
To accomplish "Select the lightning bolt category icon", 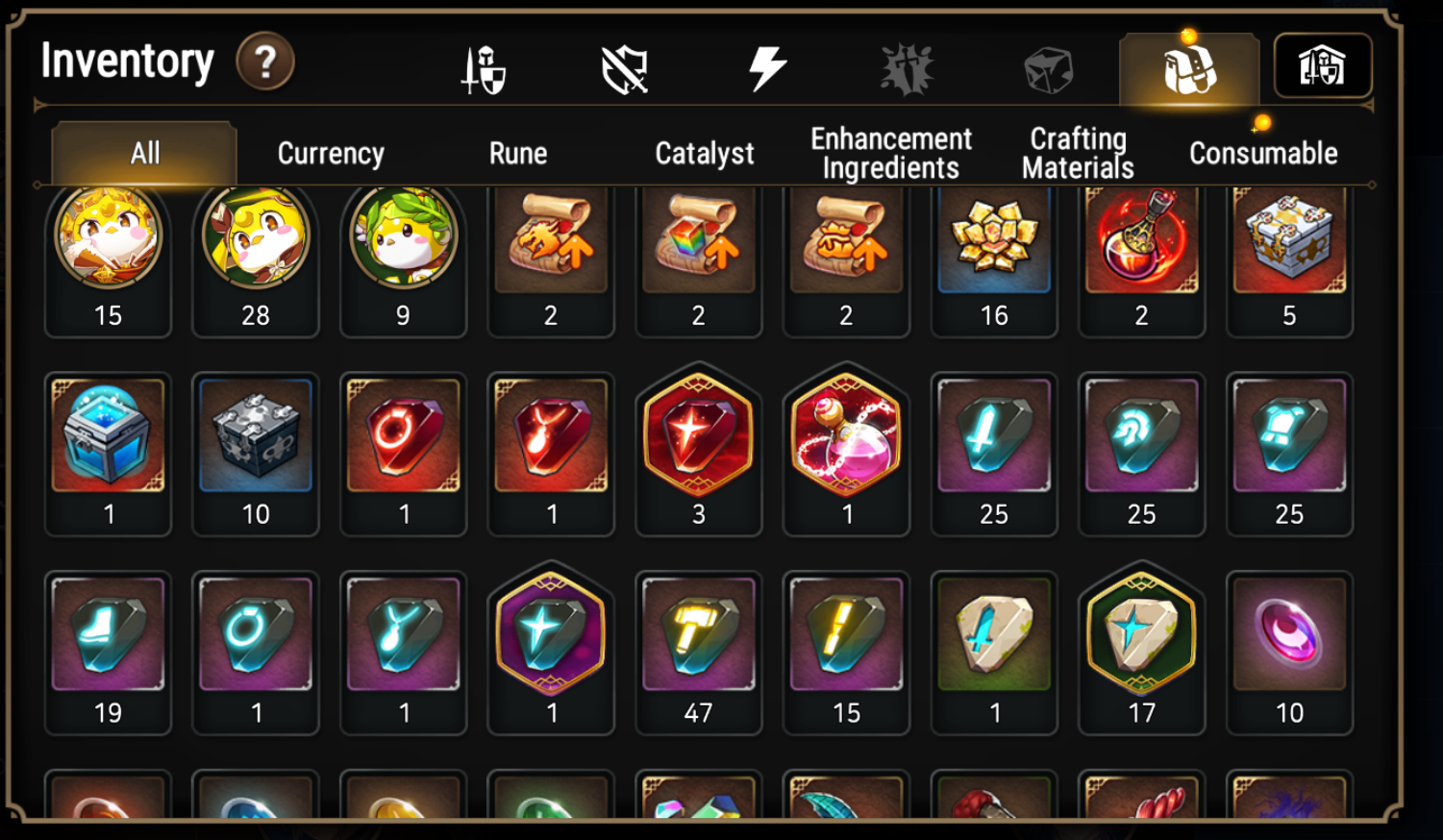I will pos(767,67).
